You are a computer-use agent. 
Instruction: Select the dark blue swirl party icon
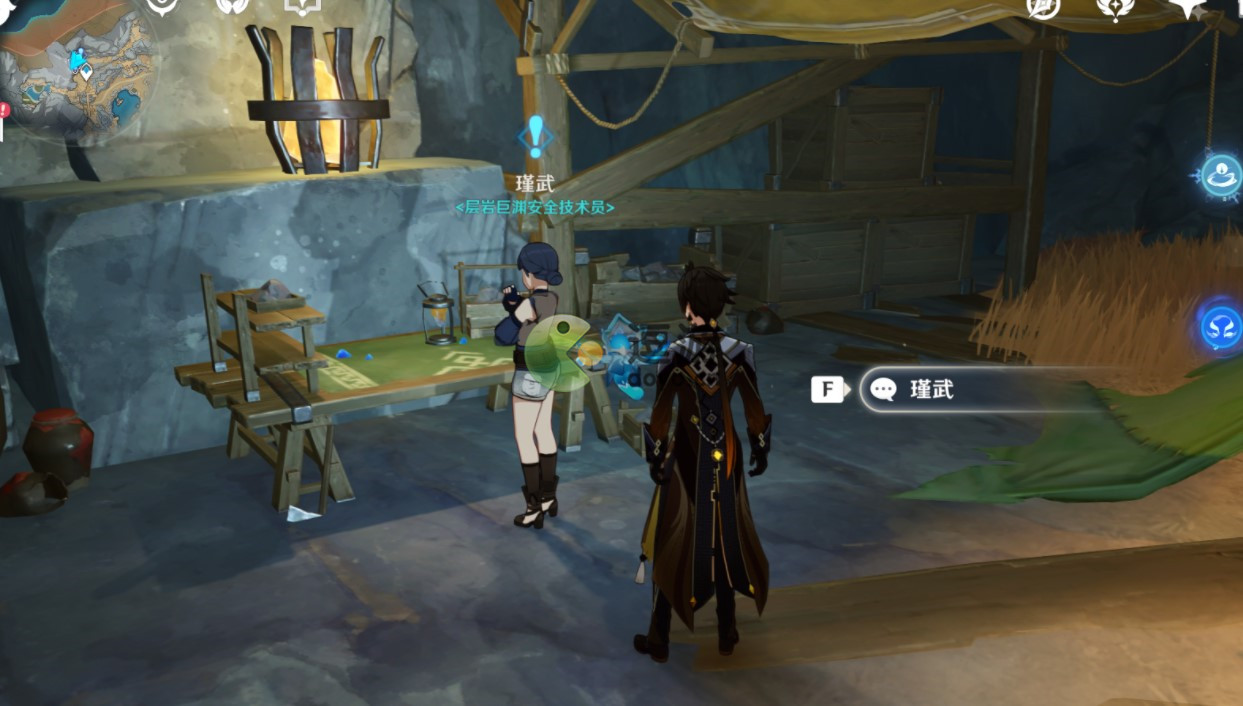1221,327
